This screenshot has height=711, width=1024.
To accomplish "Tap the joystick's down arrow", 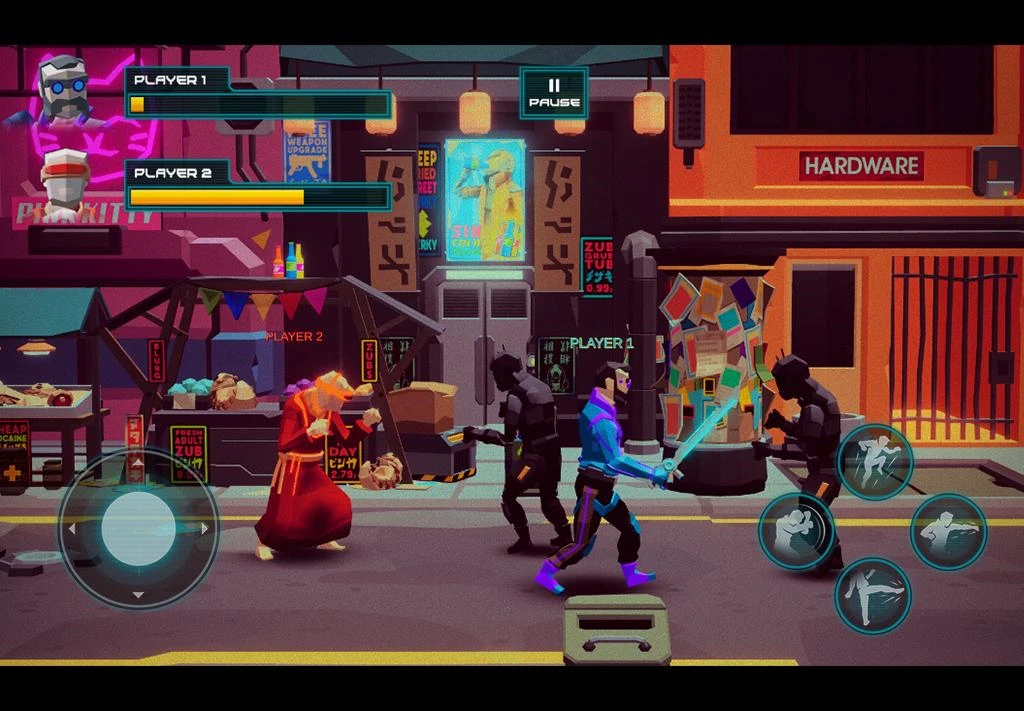I will click(x=138, y=595).
